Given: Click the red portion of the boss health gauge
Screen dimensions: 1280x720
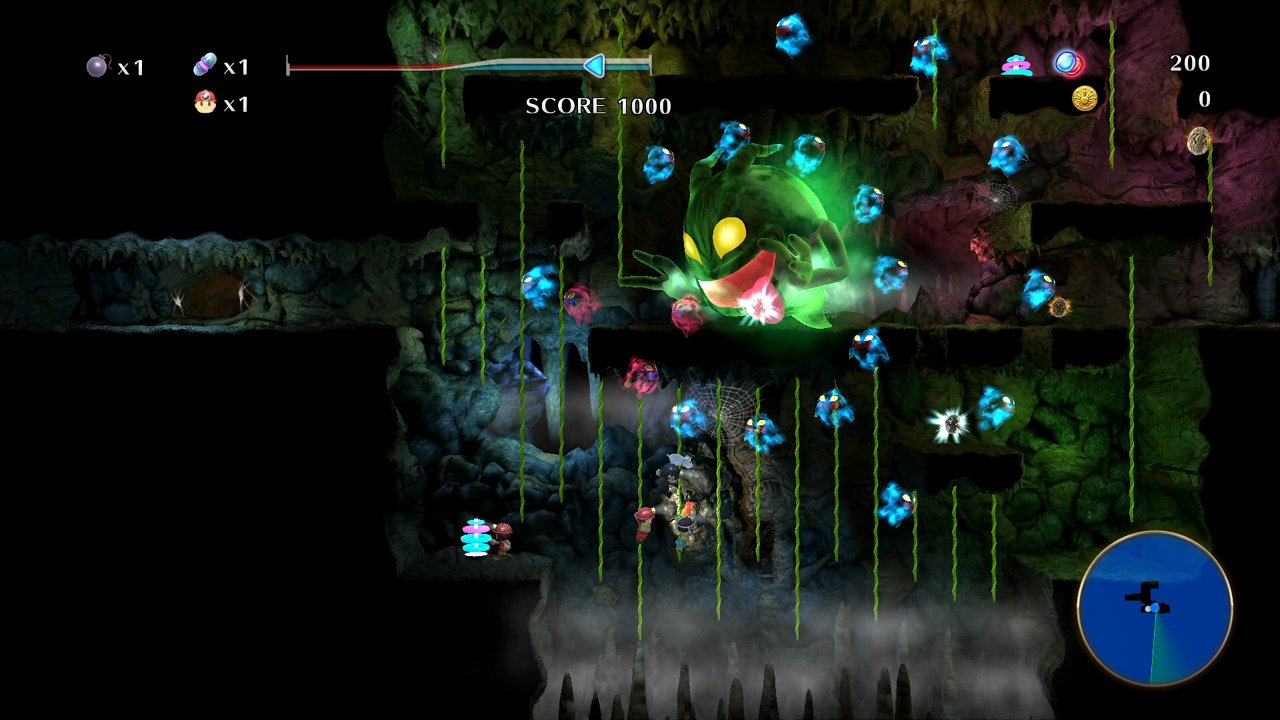Looking at the screenshot, I should (x=360, y=64).
